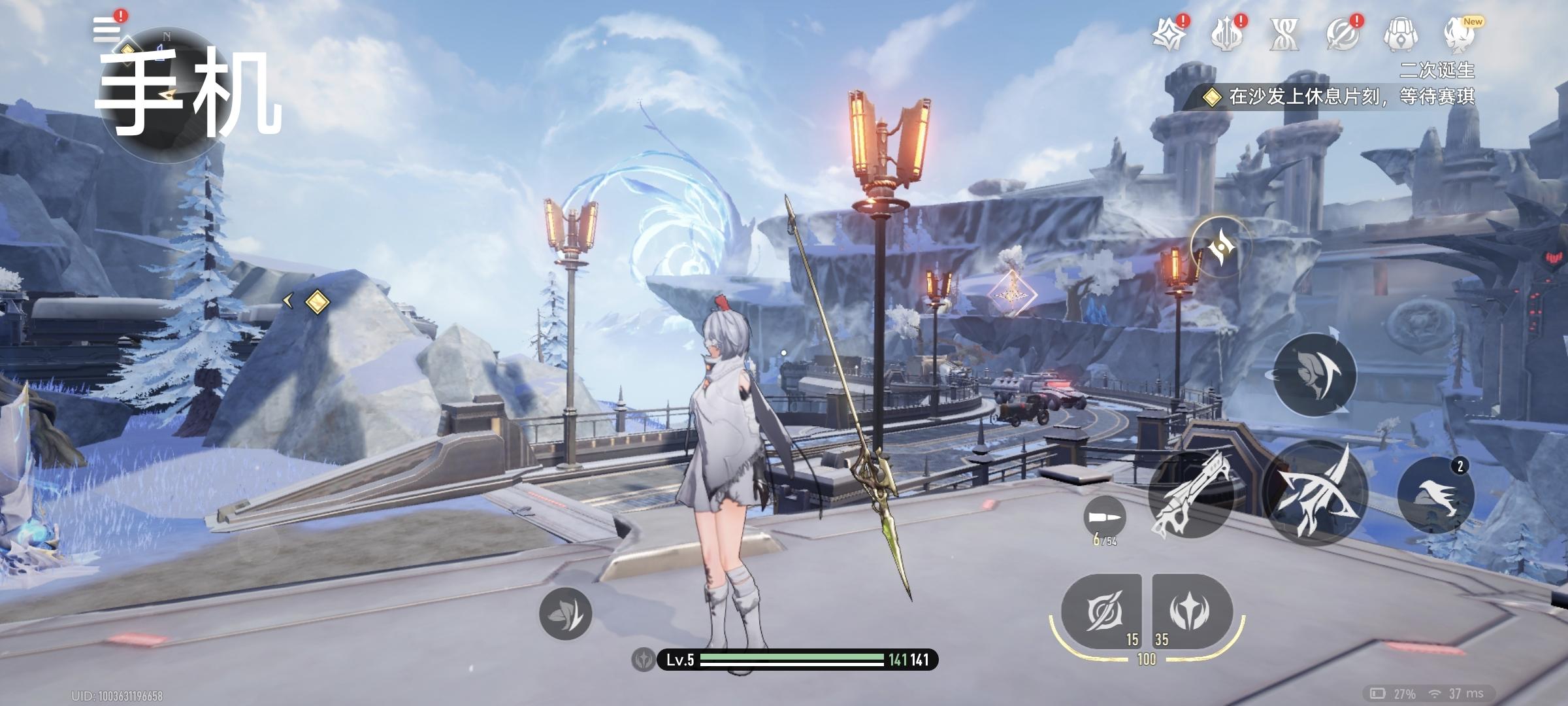Tap the character emblem beside level bar
1568x706 pixels.
click(x=644, y=660)
